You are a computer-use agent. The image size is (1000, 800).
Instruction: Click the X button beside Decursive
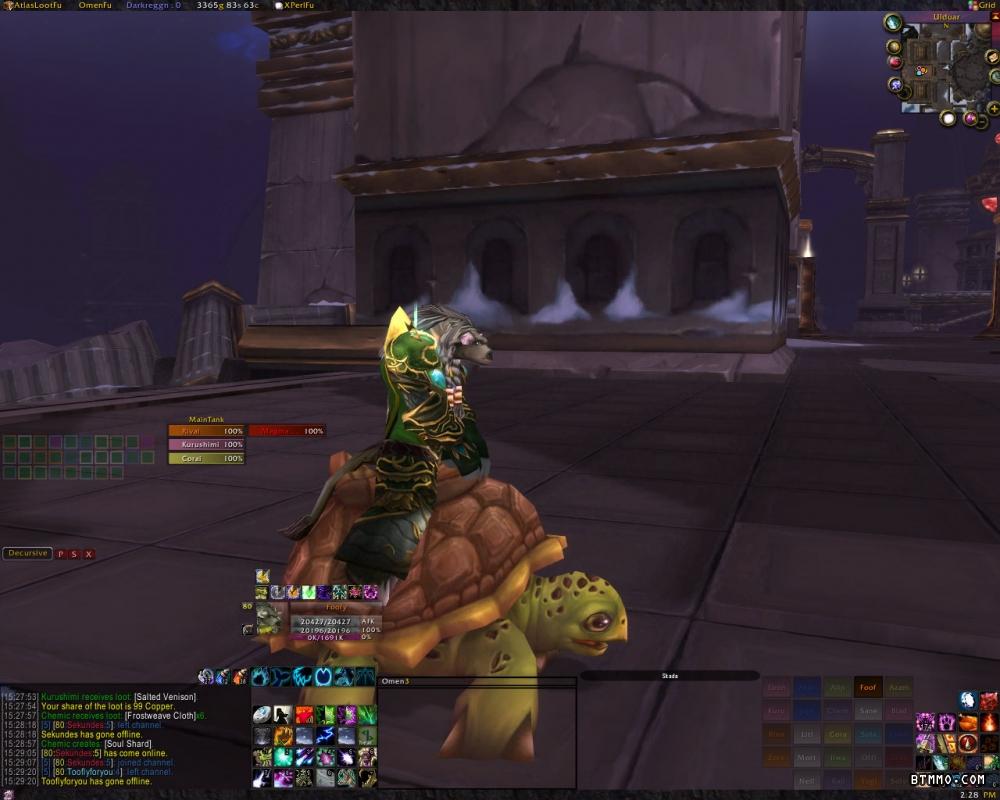pyautogui.click(x=88, y=554)
